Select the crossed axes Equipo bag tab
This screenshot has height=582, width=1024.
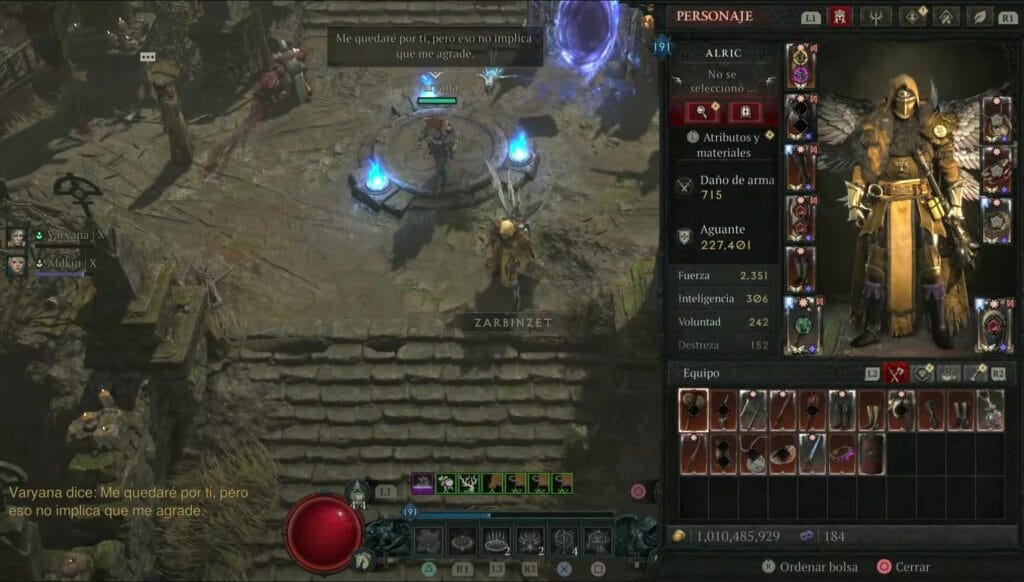(x=896, y=373)
